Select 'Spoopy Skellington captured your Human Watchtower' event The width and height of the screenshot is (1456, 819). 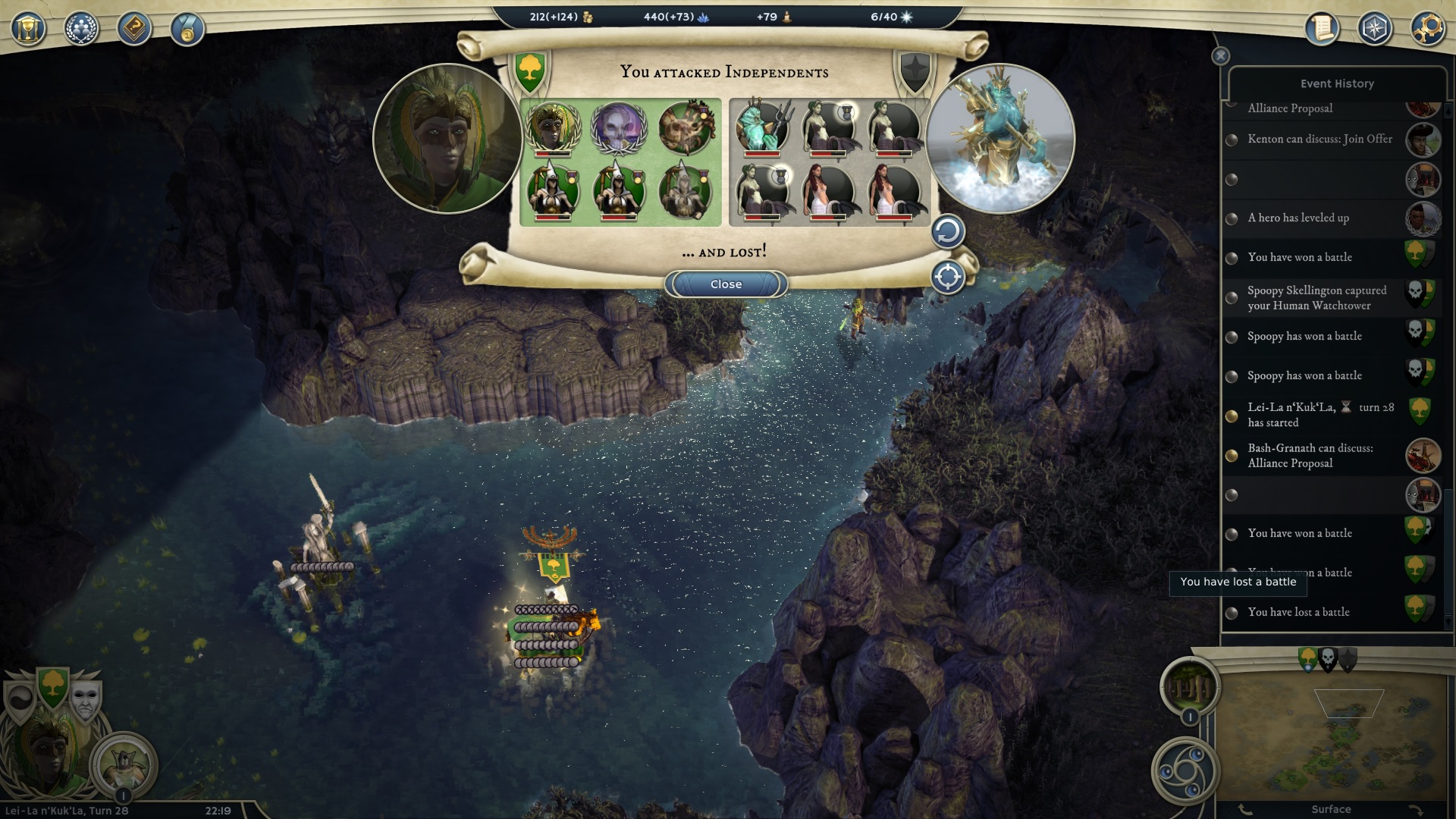[x=1316, y=298]
